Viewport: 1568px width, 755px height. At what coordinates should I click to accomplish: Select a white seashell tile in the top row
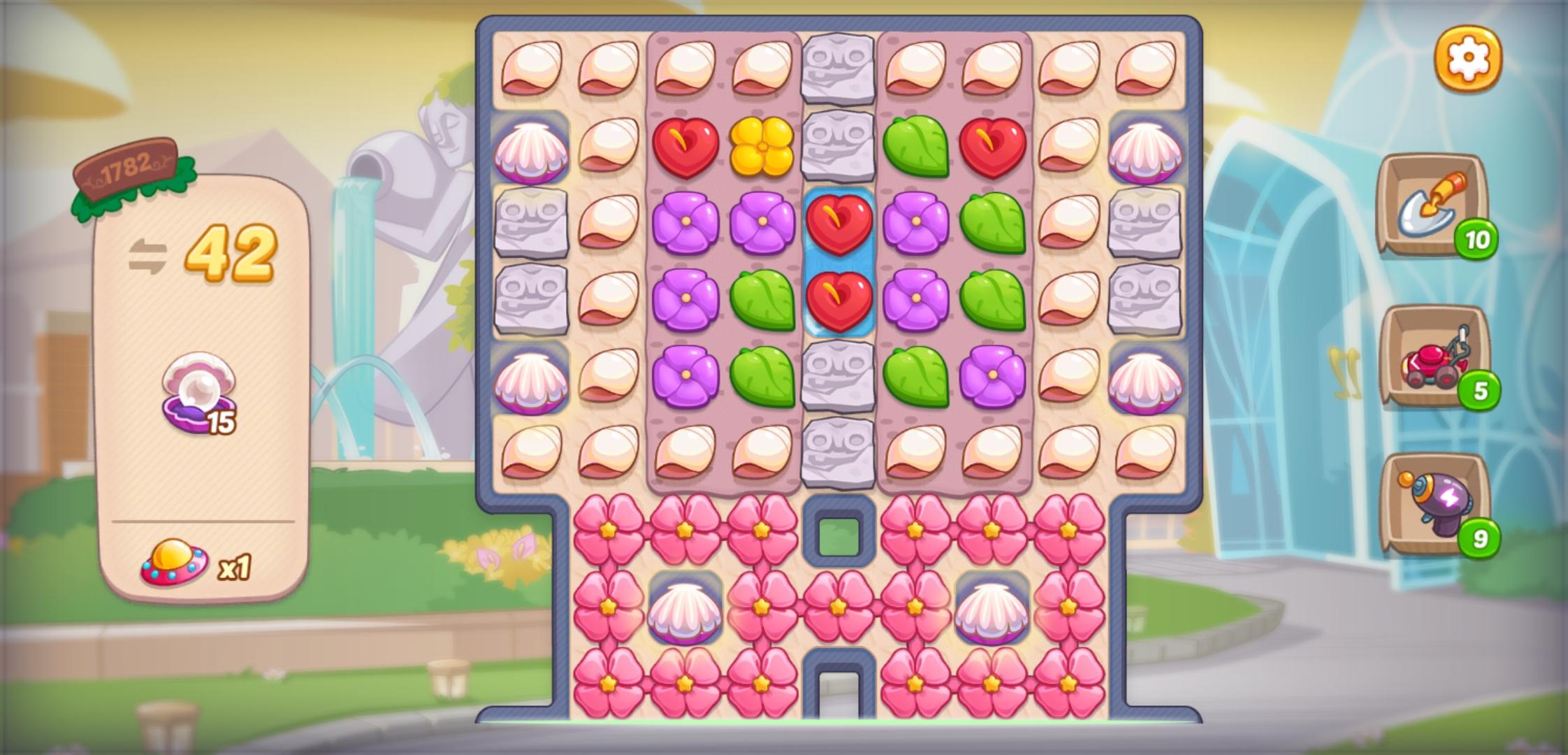click(x=534, y=69)
